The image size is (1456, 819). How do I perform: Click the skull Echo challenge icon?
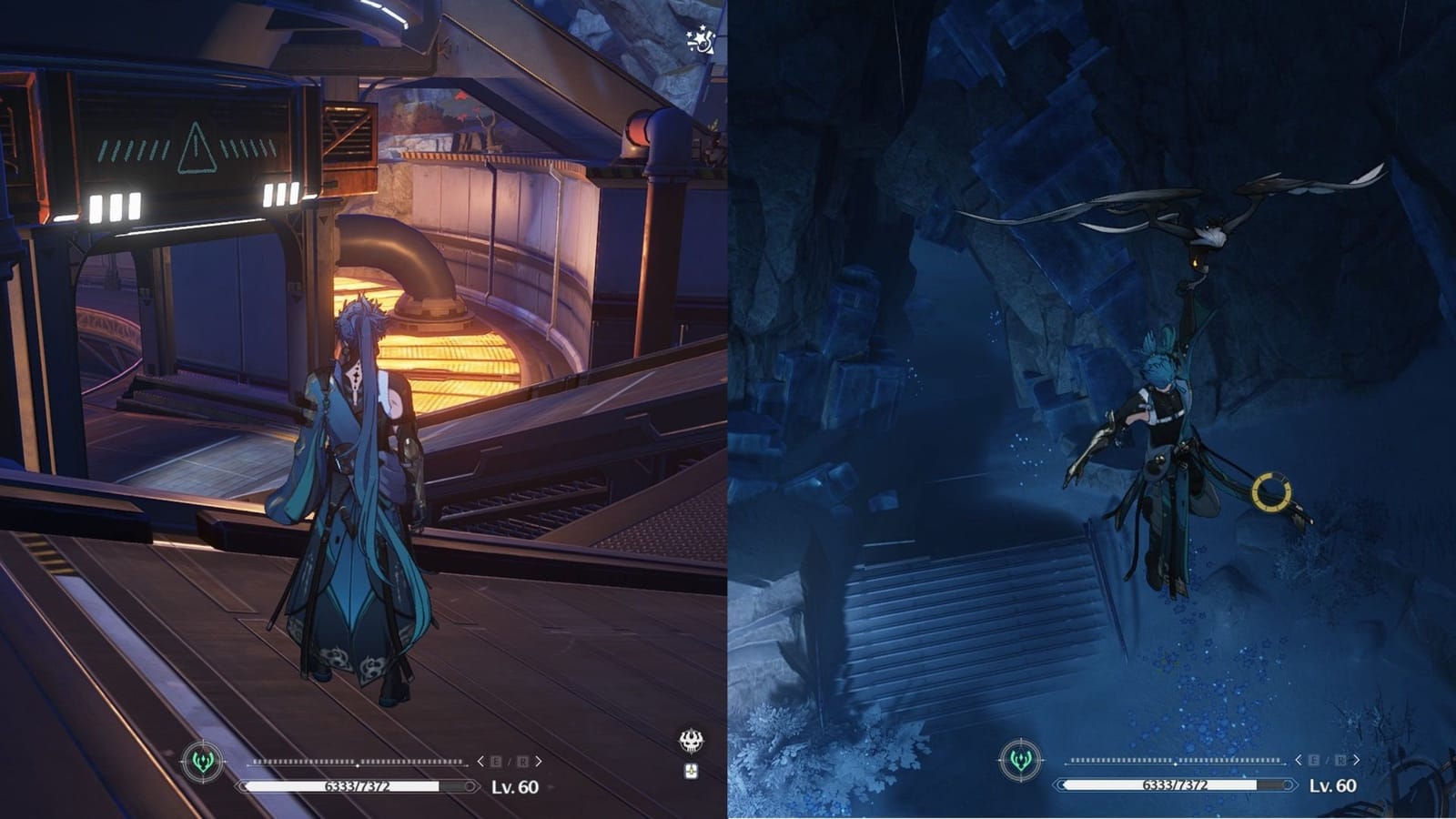pyautogui.click(x=692, y=740)
